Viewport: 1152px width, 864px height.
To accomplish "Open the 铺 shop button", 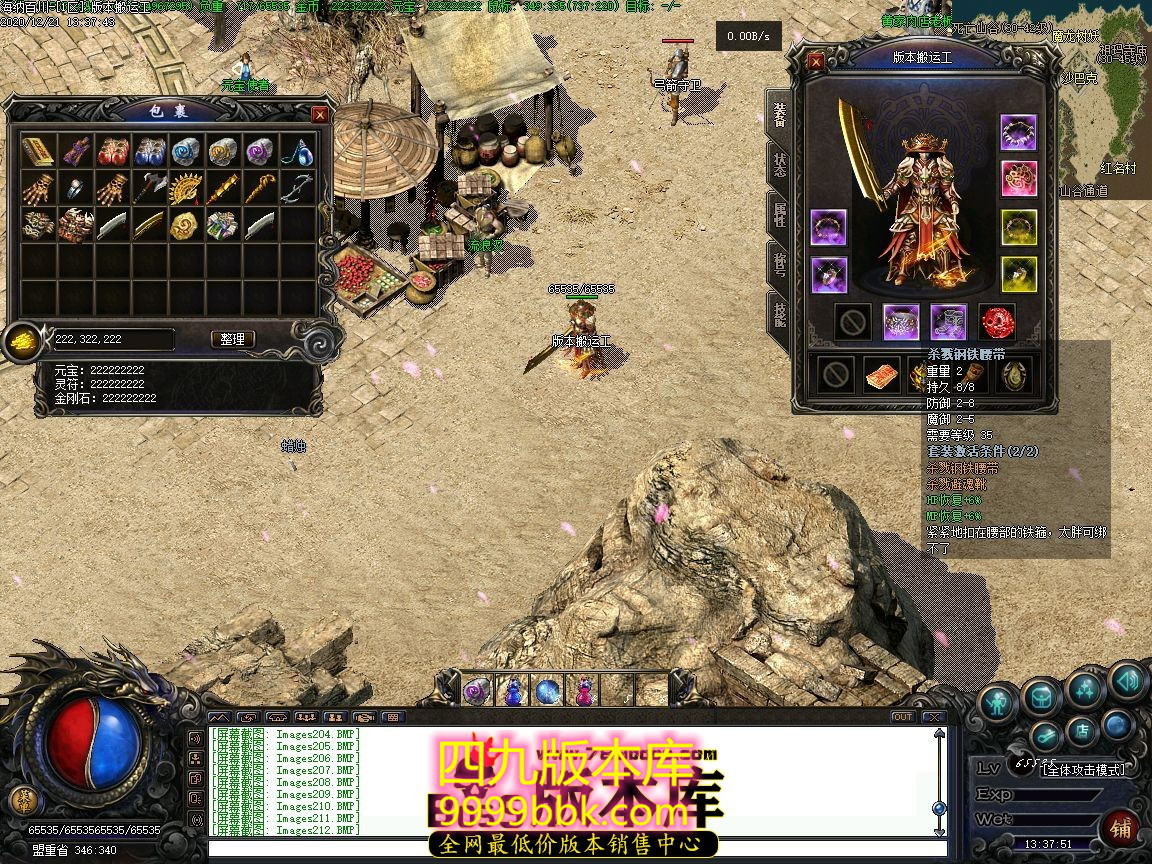I will pyautogui.click(x=1119, y=829).
